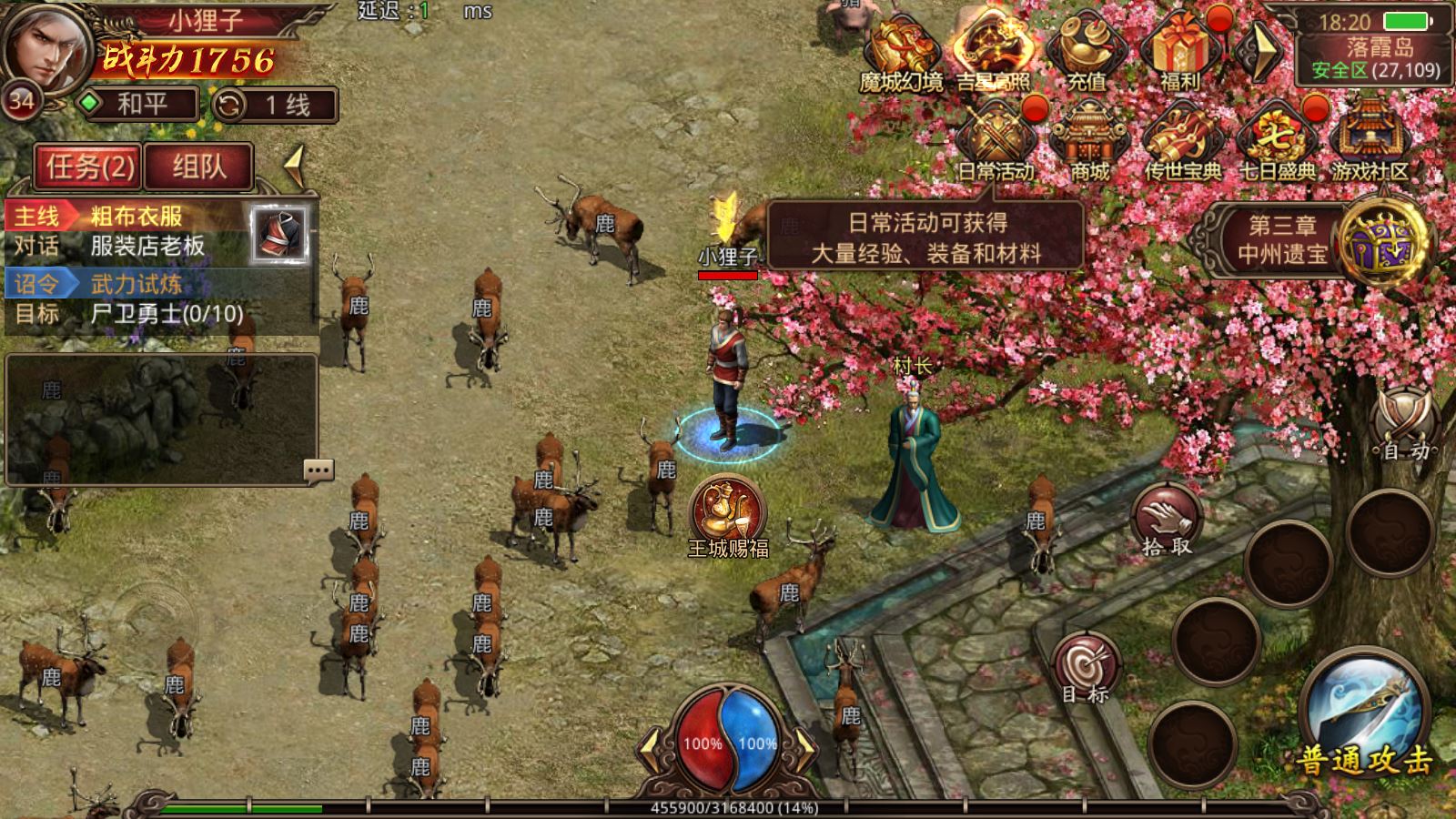Open the 第三章 中州遗宝 chapter chest
This screenshot has width=1456, height=819.
click(1386, 241)
